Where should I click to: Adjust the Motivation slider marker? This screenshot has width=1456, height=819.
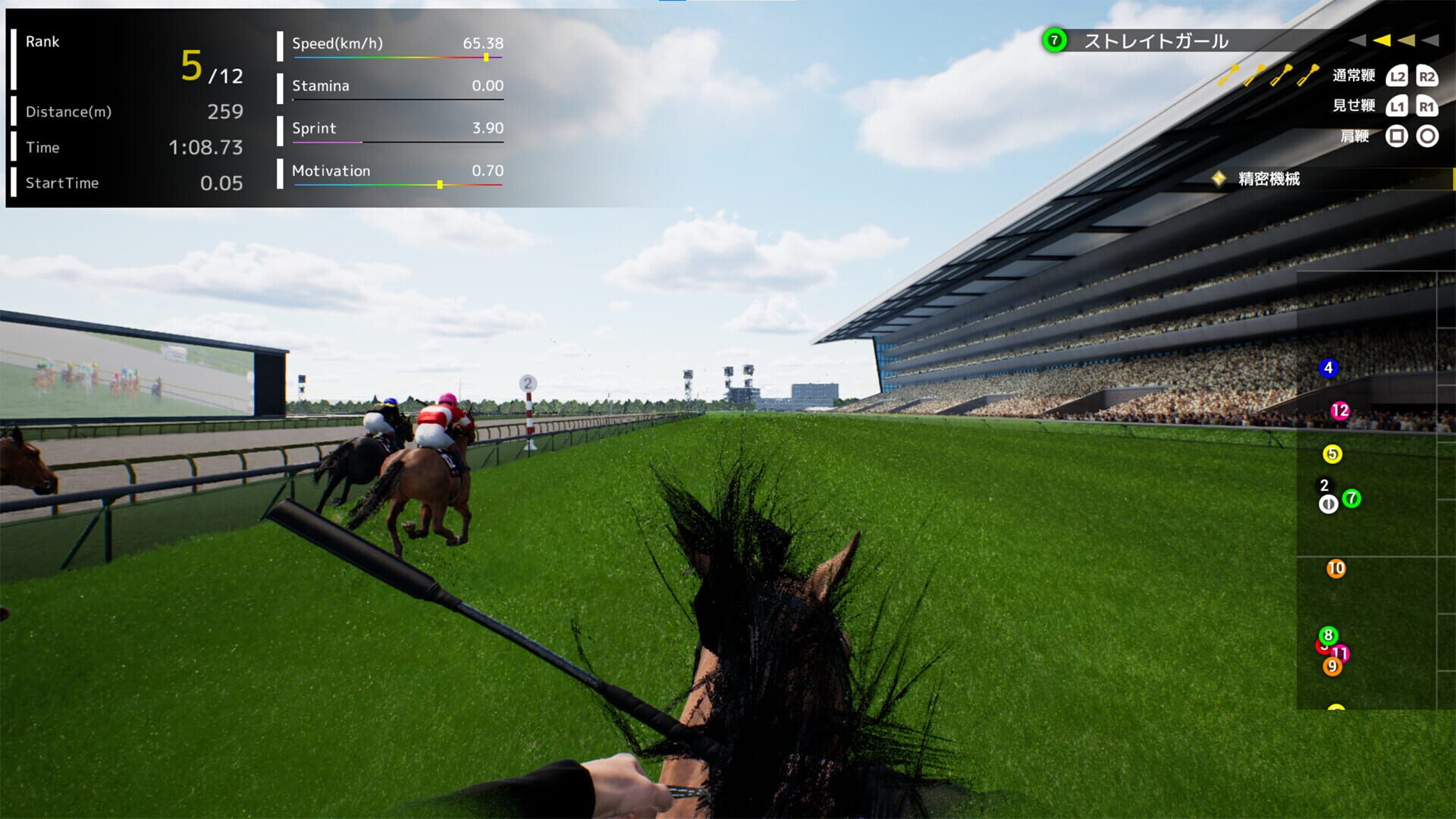[x=441, y=184]
